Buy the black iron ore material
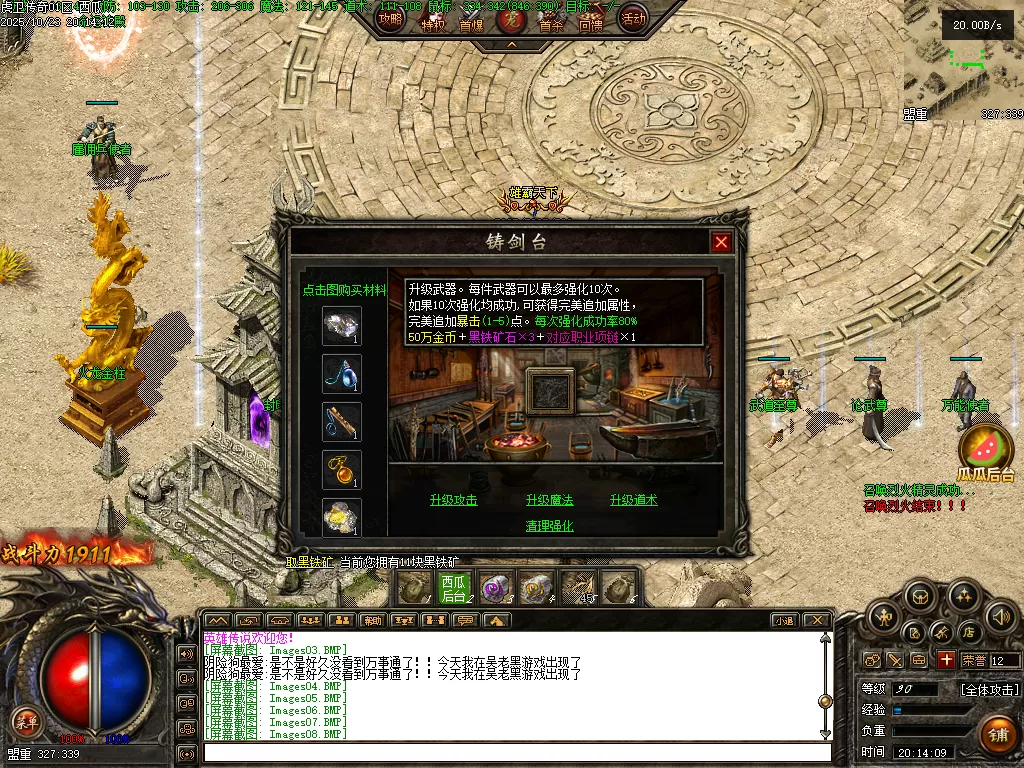Image resolution: width=1024 pixels, height=768 pixels. (341, 325)
